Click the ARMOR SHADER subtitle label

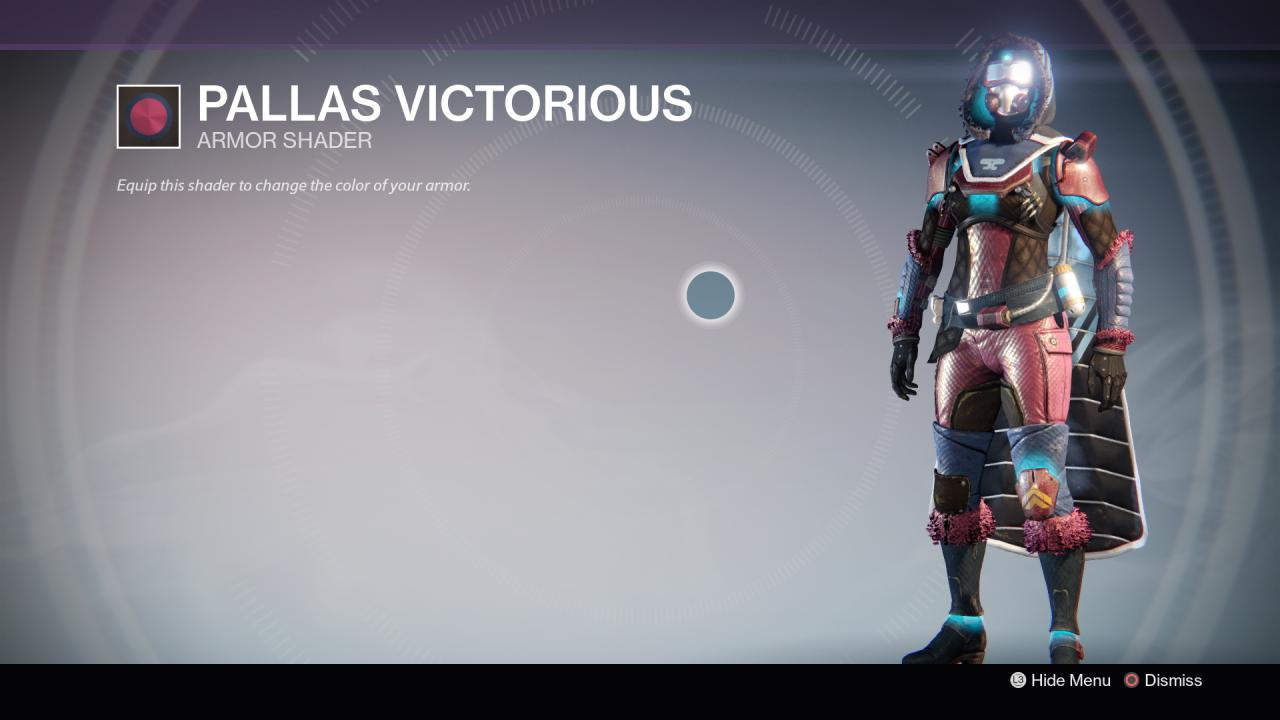click(283, 141)
